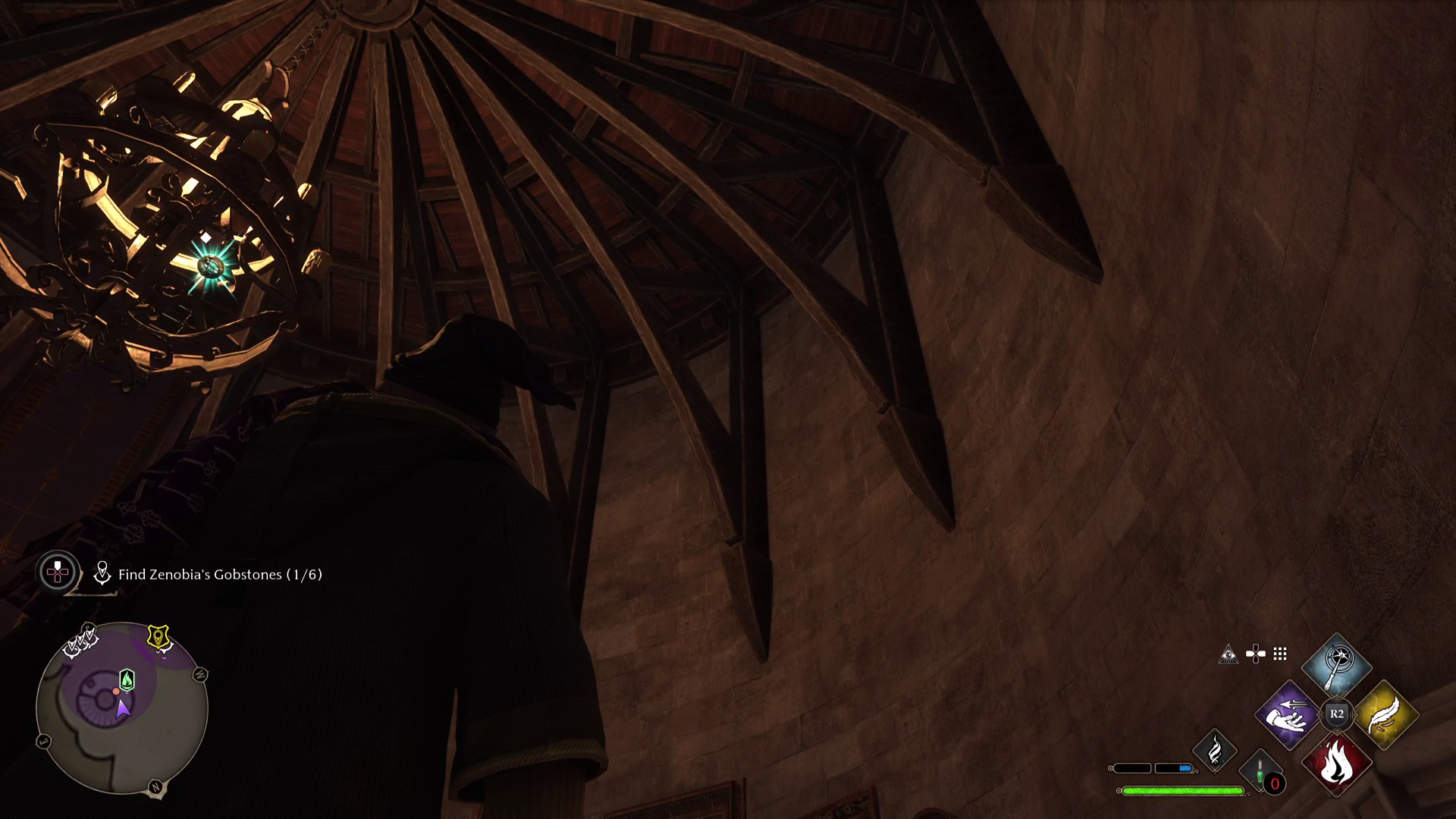Toggle quest tracker with d-pad circle prompt
Screen dimensions: 1456x819
58,574
